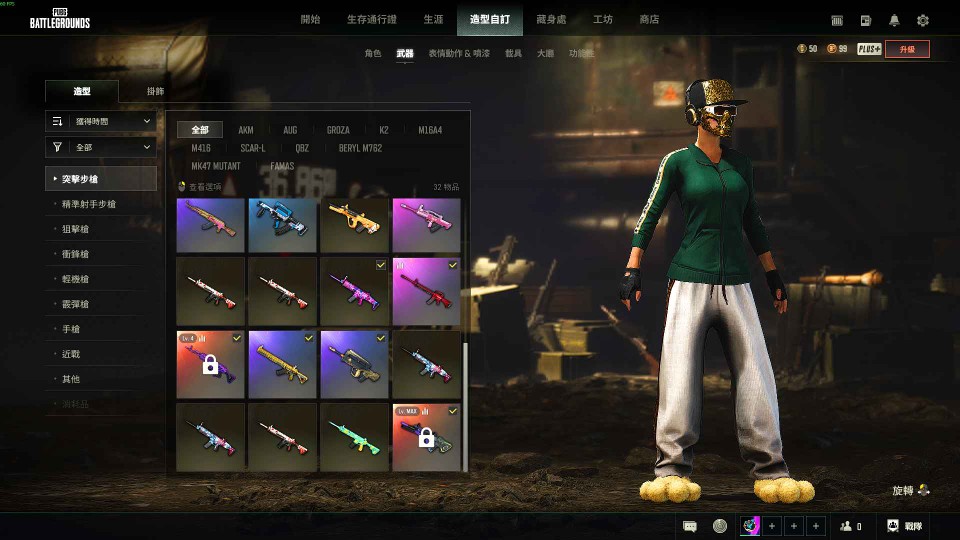This screenshot has height=540, width=960.
Task: Filter weapon skins by SCAR-L
Action: [253, 148]
